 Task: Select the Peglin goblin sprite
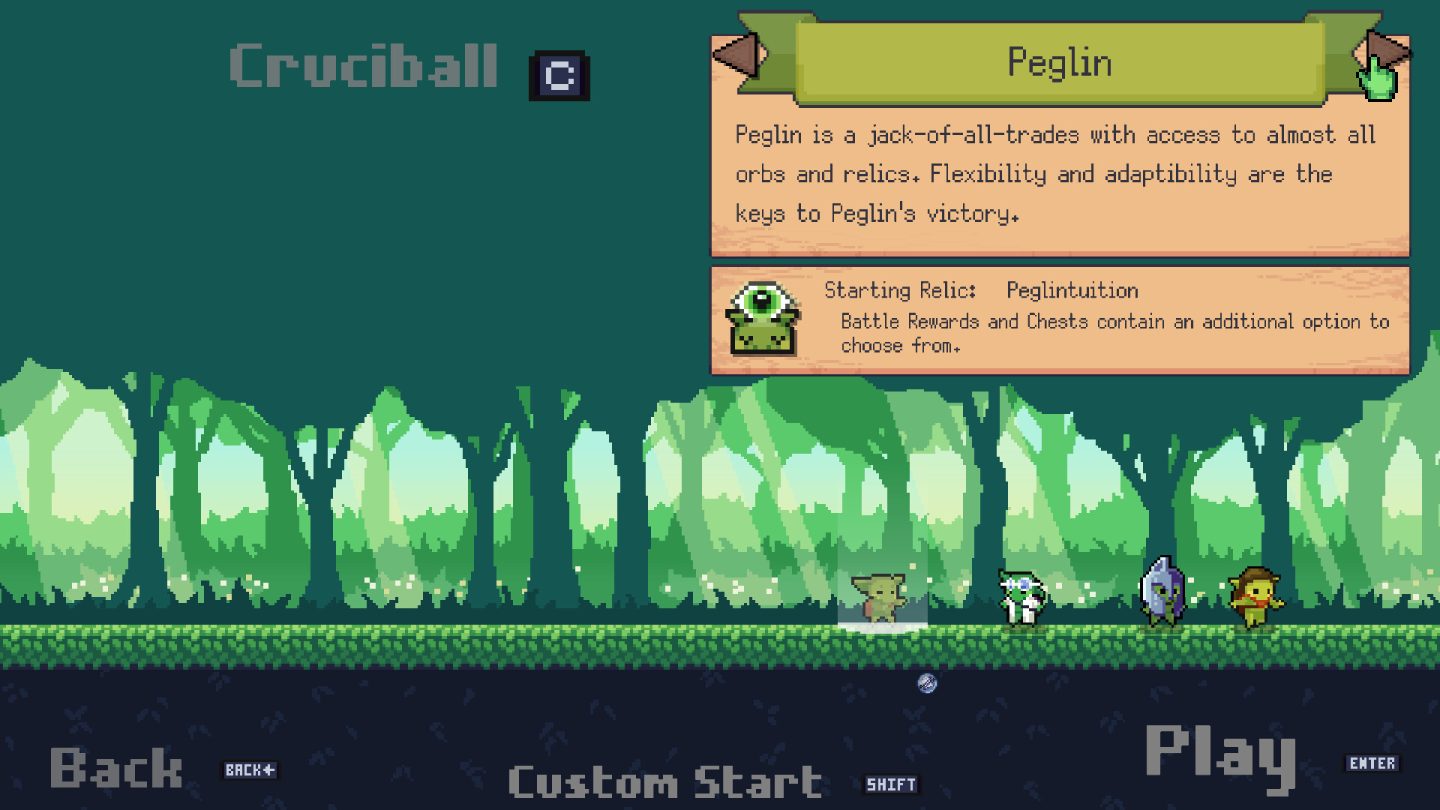878,595
